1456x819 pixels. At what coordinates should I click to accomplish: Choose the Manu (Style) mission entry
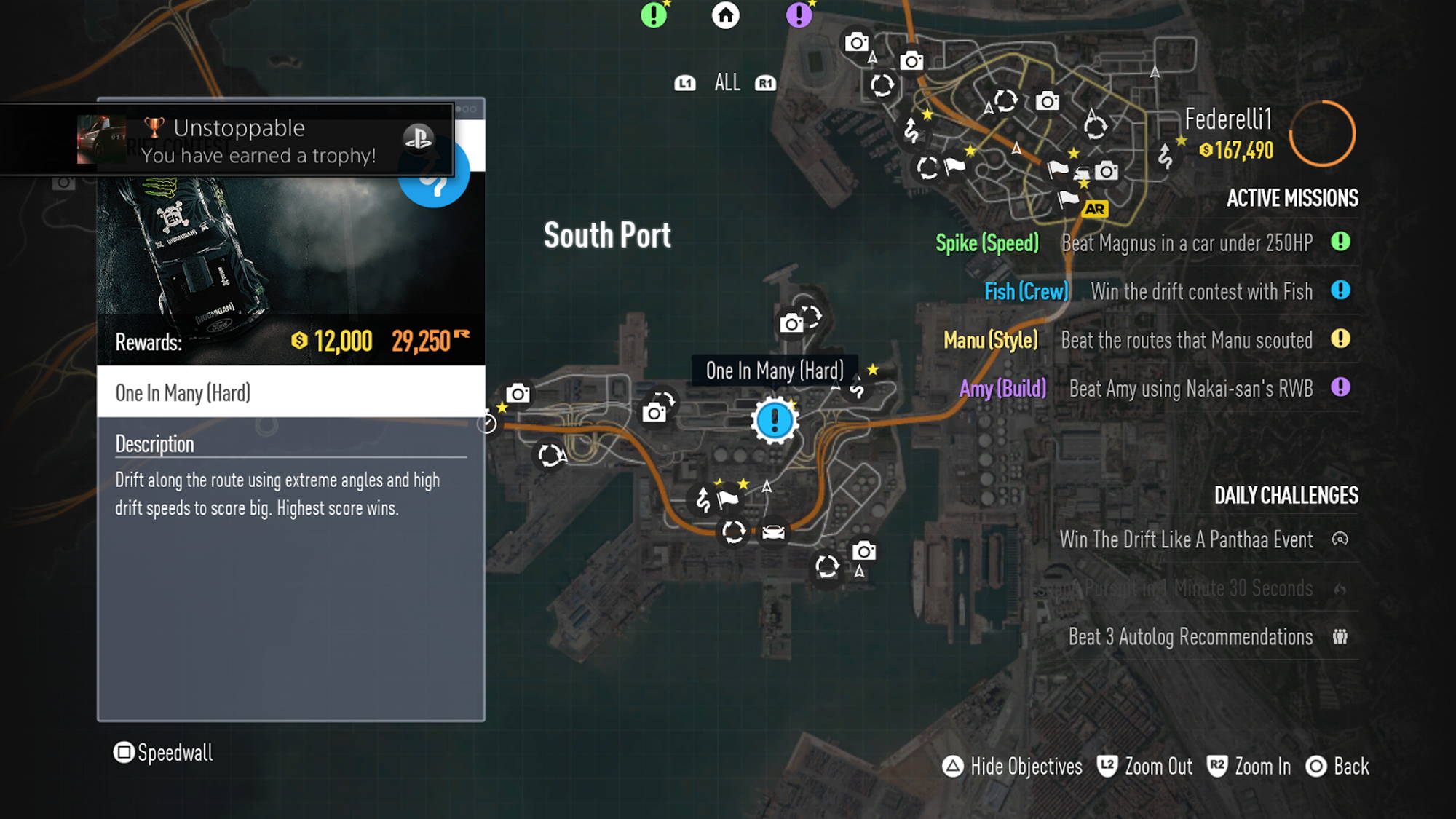click(x=1146, y=340)
